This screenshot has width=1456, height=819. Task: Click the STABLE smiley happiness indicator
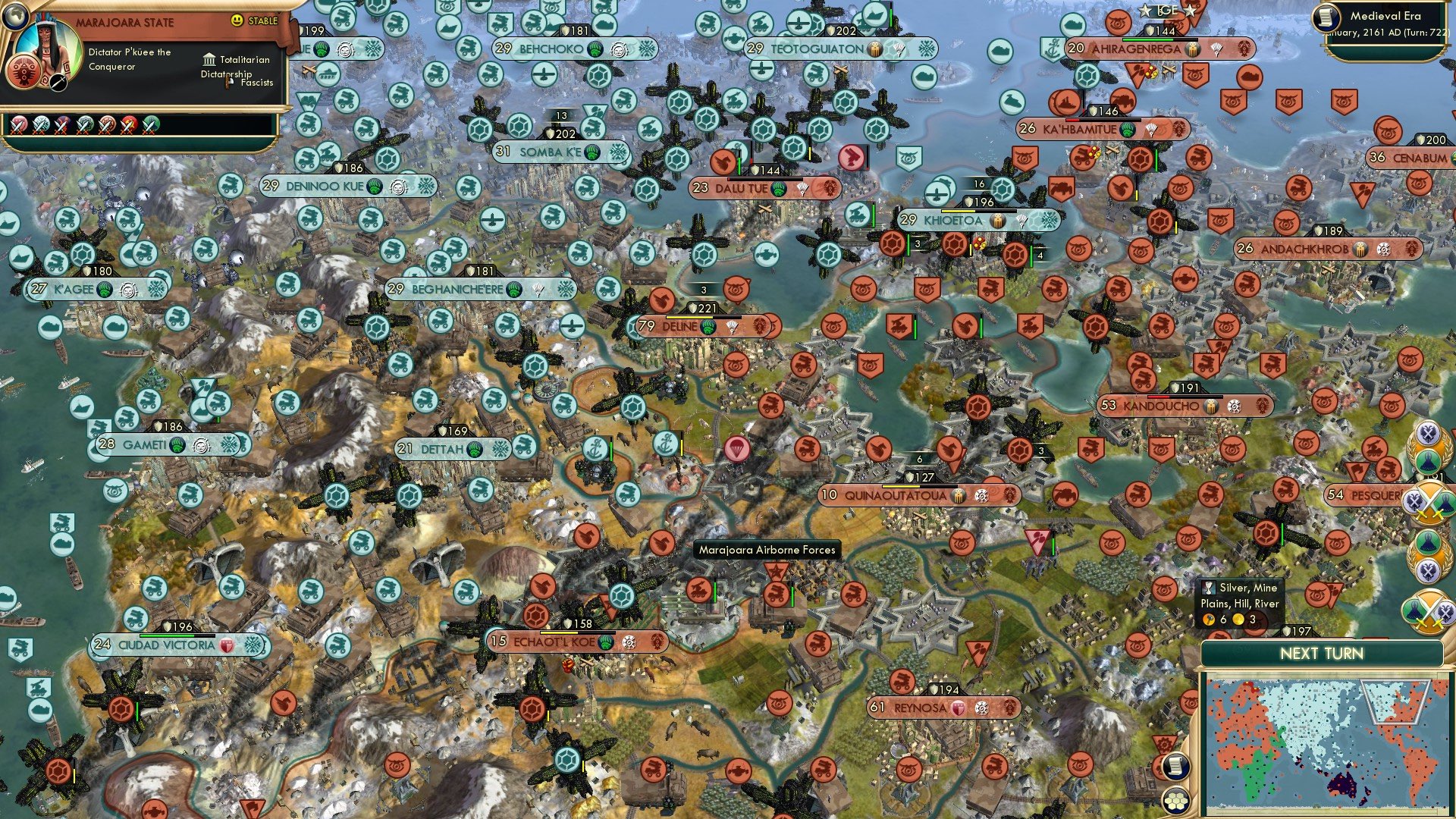click(237, 20)
